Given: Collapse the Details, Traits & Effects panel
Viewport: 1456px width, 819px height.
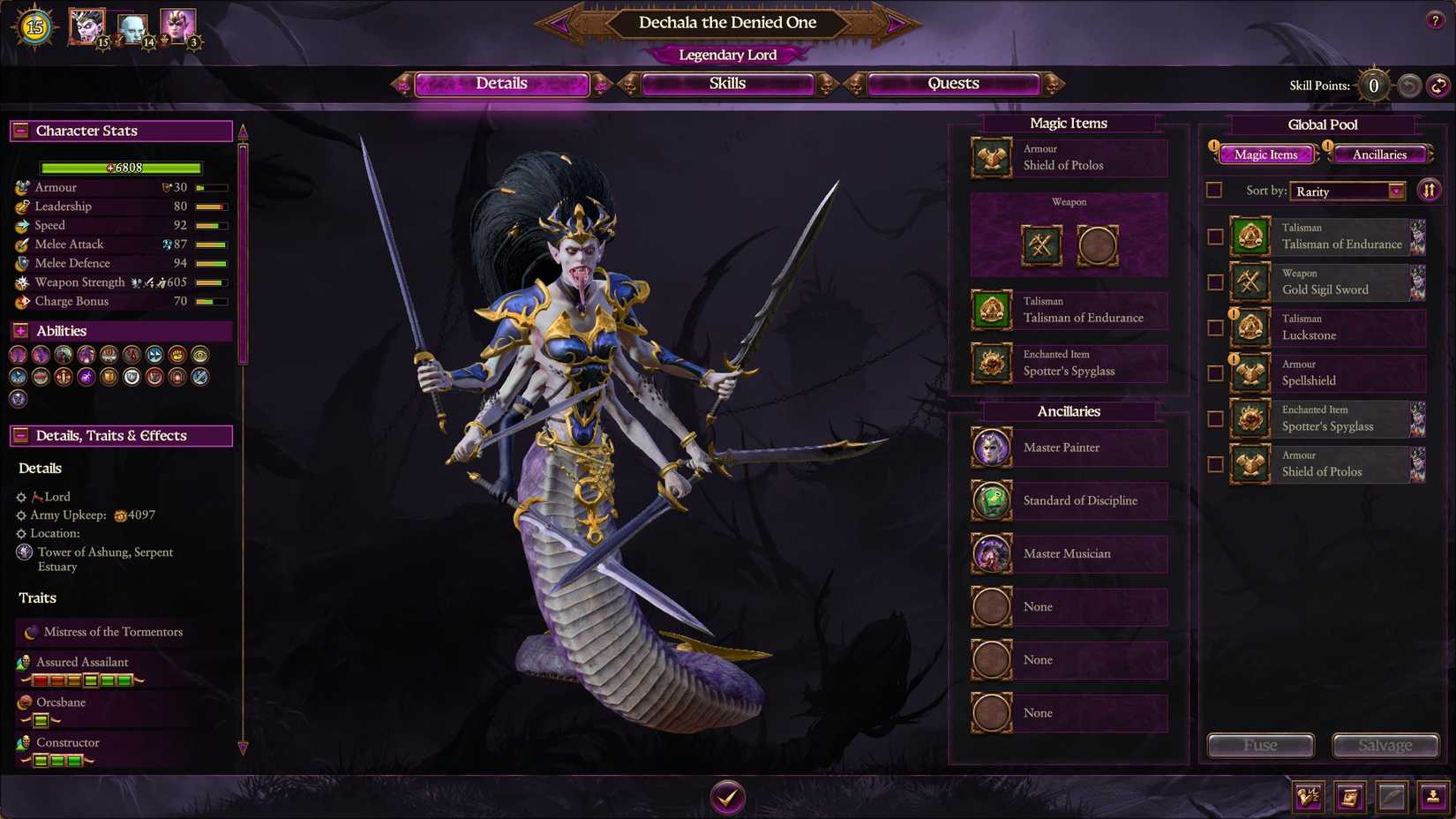Looking at the screenshot, I should 19,435.
